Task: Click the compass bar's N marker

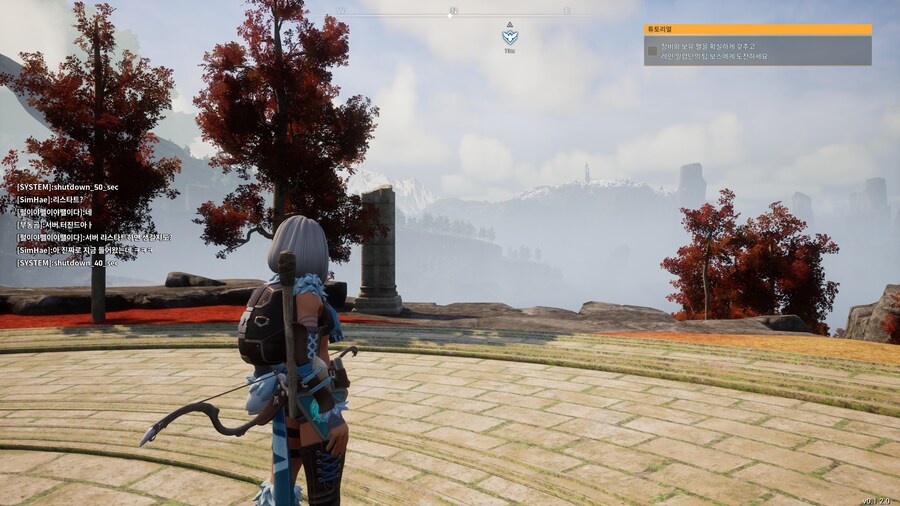Action: click(x=452, y=12)
